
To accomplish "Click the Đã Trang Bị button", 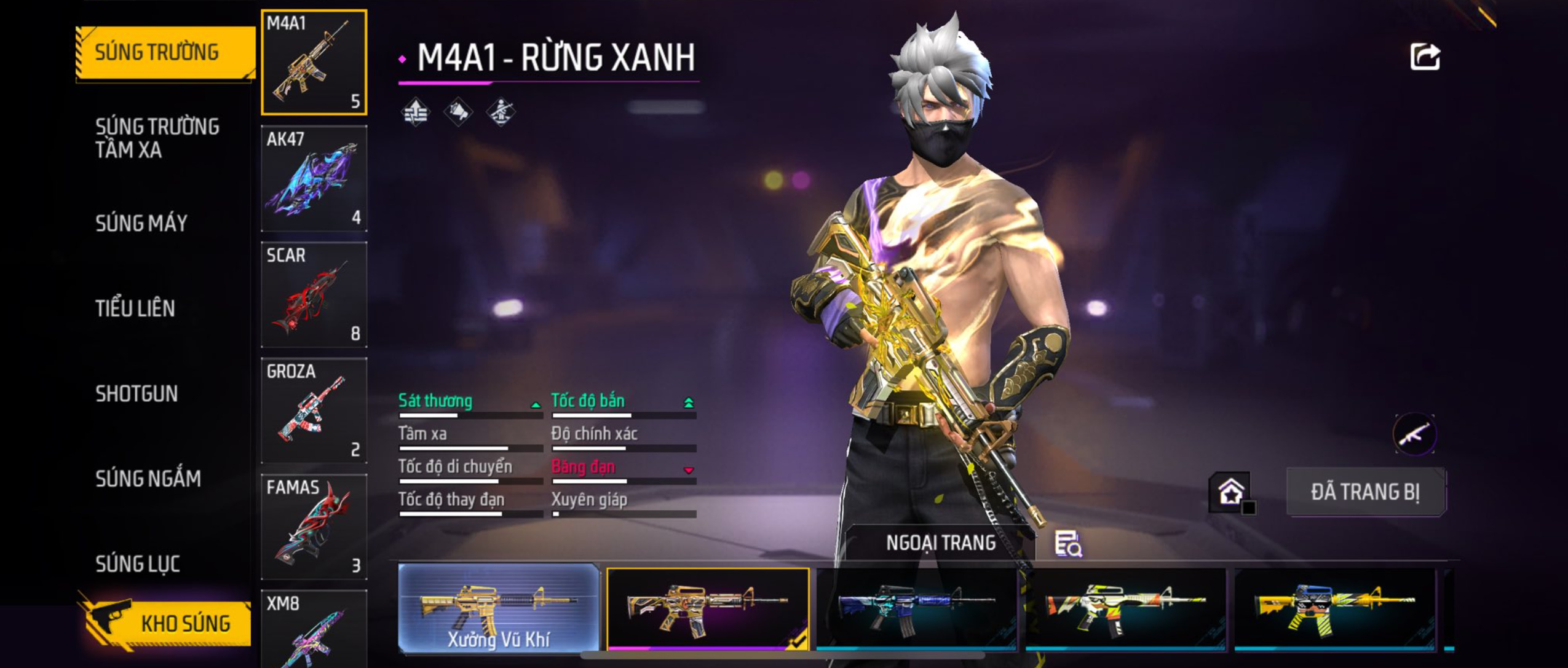I will 1366,492.
